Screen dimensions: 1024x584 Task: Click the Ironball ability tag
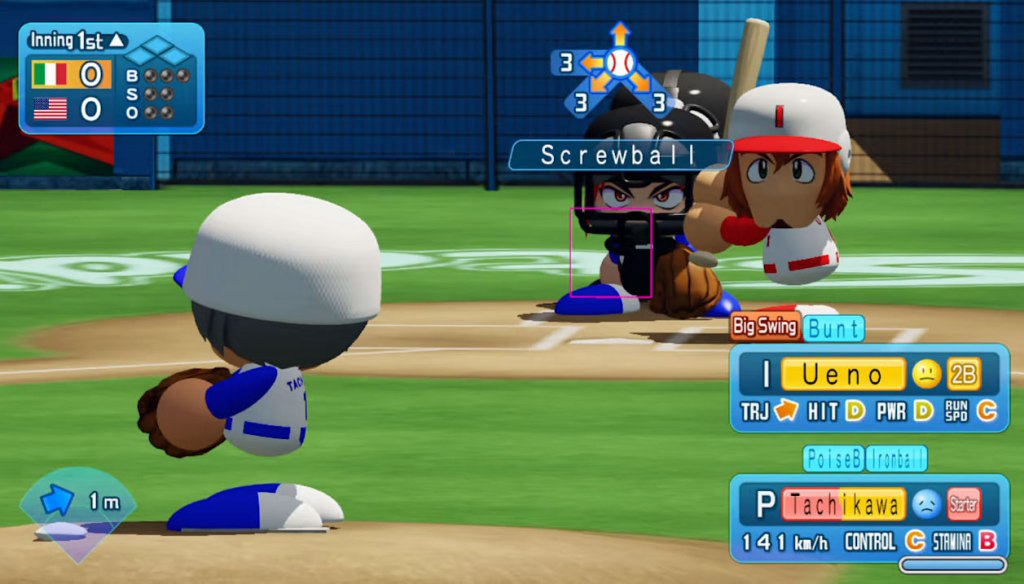[896, 458]
